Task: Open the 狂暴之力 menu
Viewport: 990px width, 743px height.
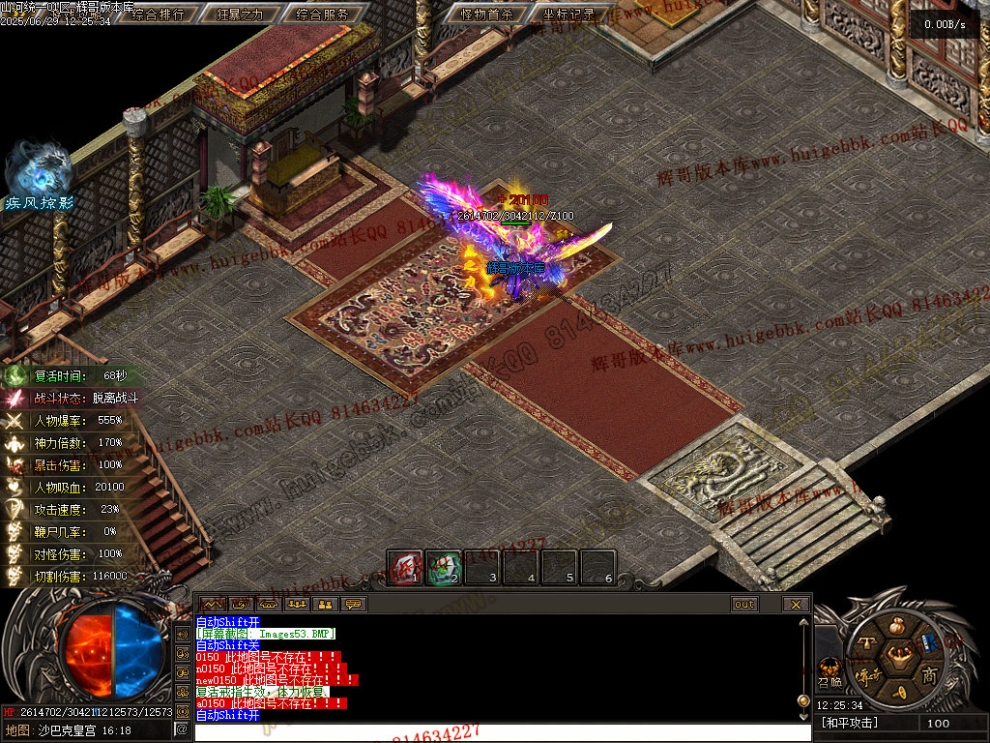Action: point(240,14)
